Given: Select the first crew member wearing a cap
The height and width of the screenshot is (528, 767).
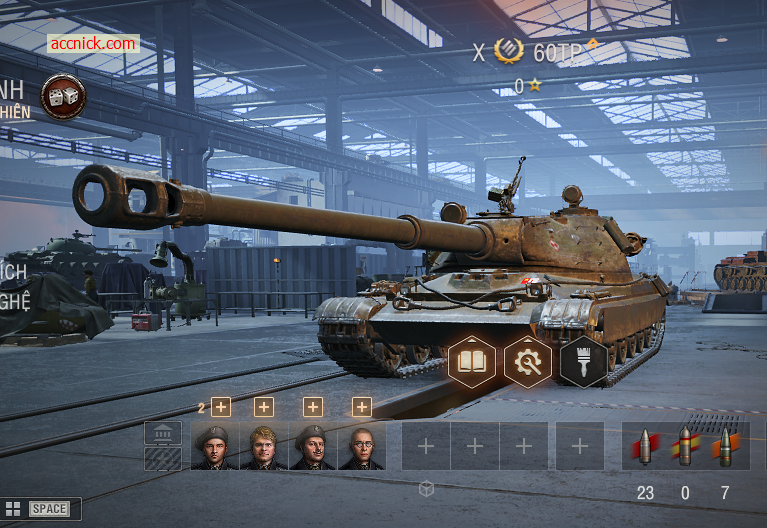Looking at the screenshot, I should pyautogui.click(x=215, y=446).
